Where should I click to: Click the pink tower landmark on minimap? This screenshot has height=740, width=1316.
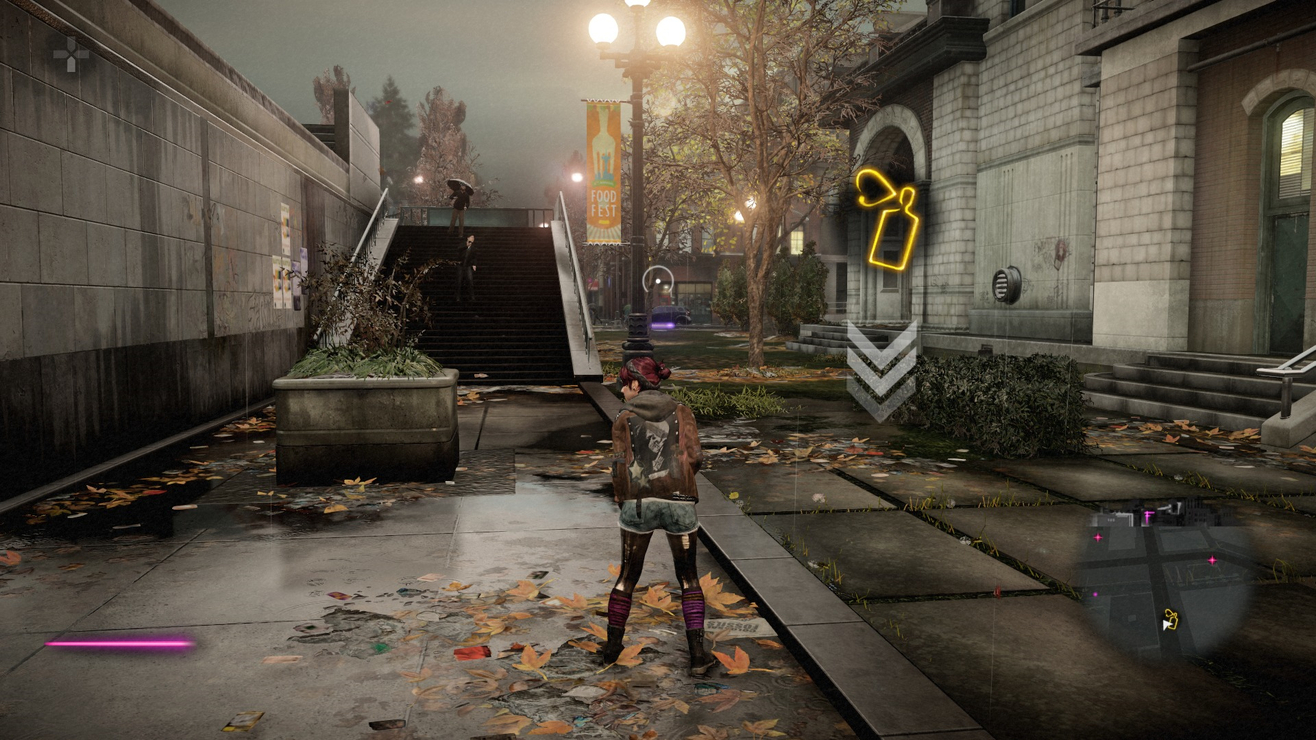coord(1148,515)
